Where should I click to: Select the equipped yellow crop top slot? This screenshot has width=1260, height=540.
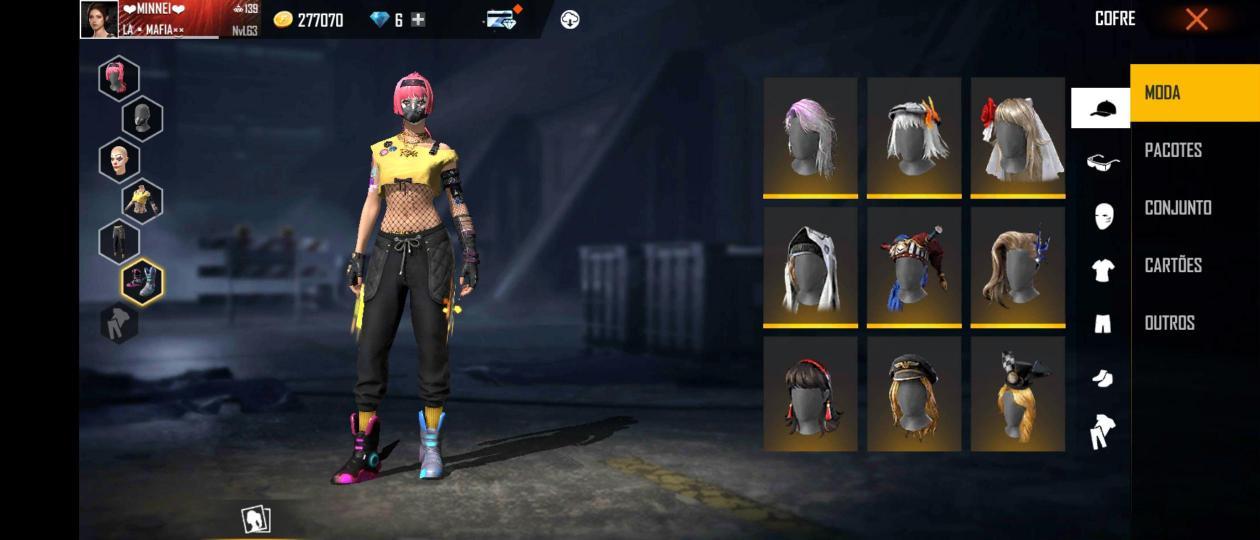(142, 200)
